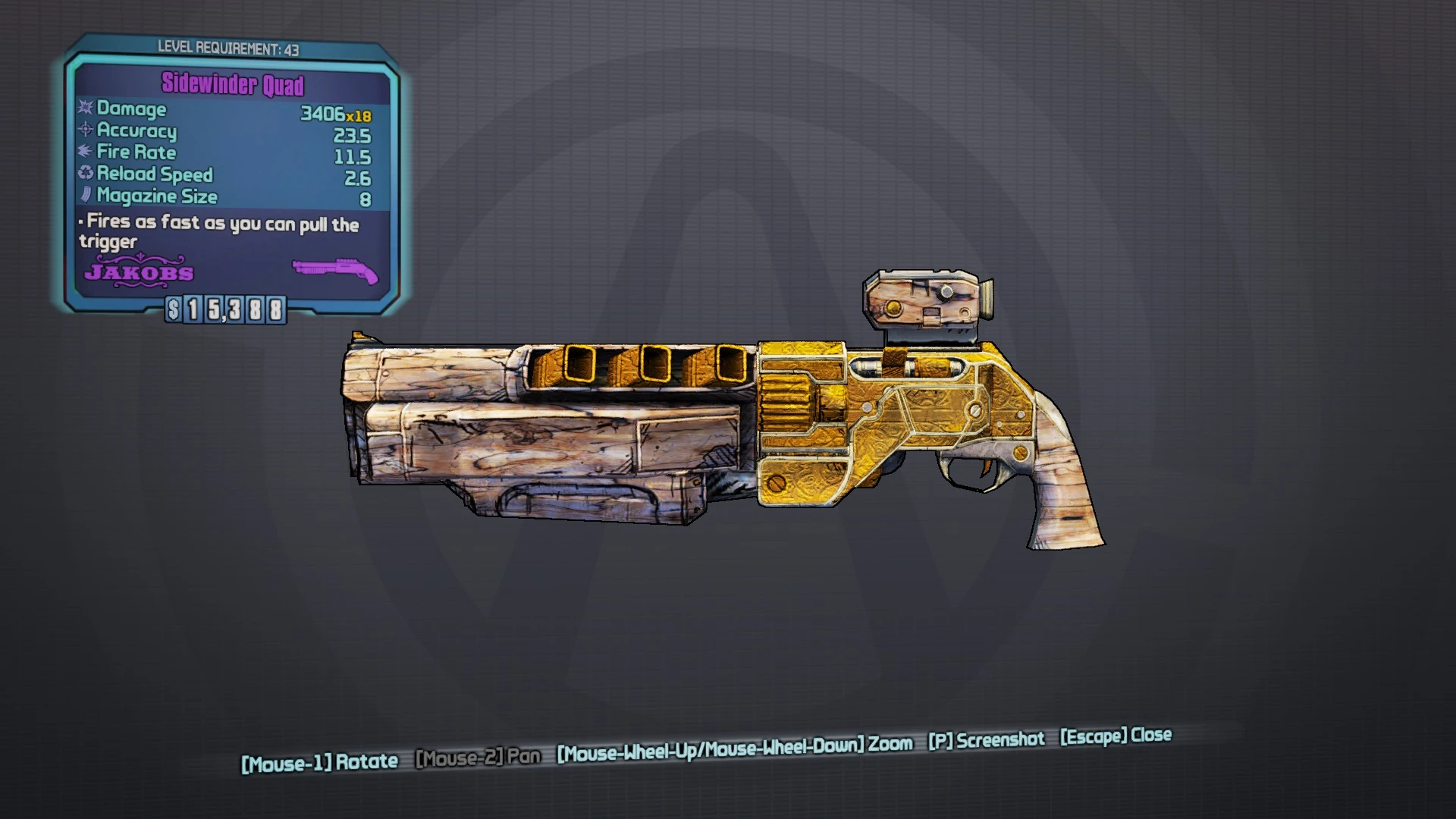Click the [Mouse-2] Pan control hint
The height and width of the screenshot is (819, 1456).
[478, 758]
